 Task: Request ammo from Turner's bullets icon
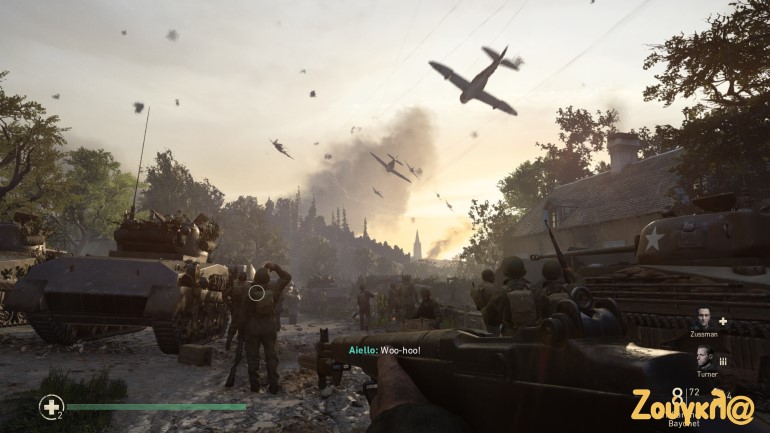pos(722,360)
